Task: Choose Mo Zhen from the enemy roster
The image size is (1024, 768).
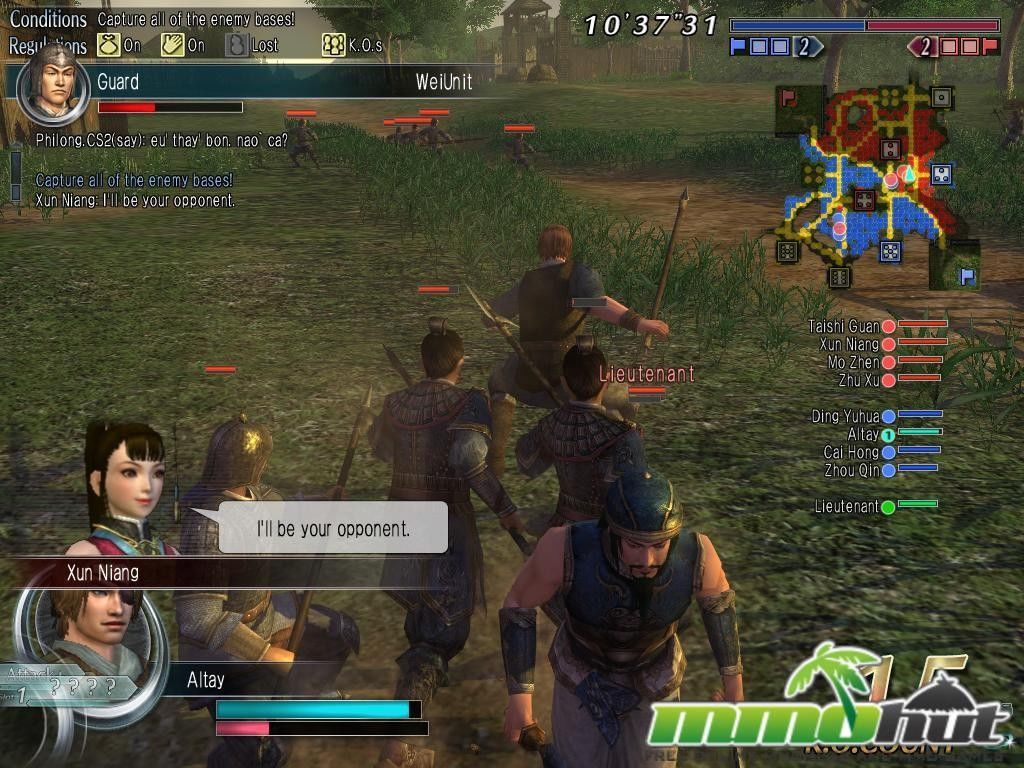Action: (x=853, y=362)
